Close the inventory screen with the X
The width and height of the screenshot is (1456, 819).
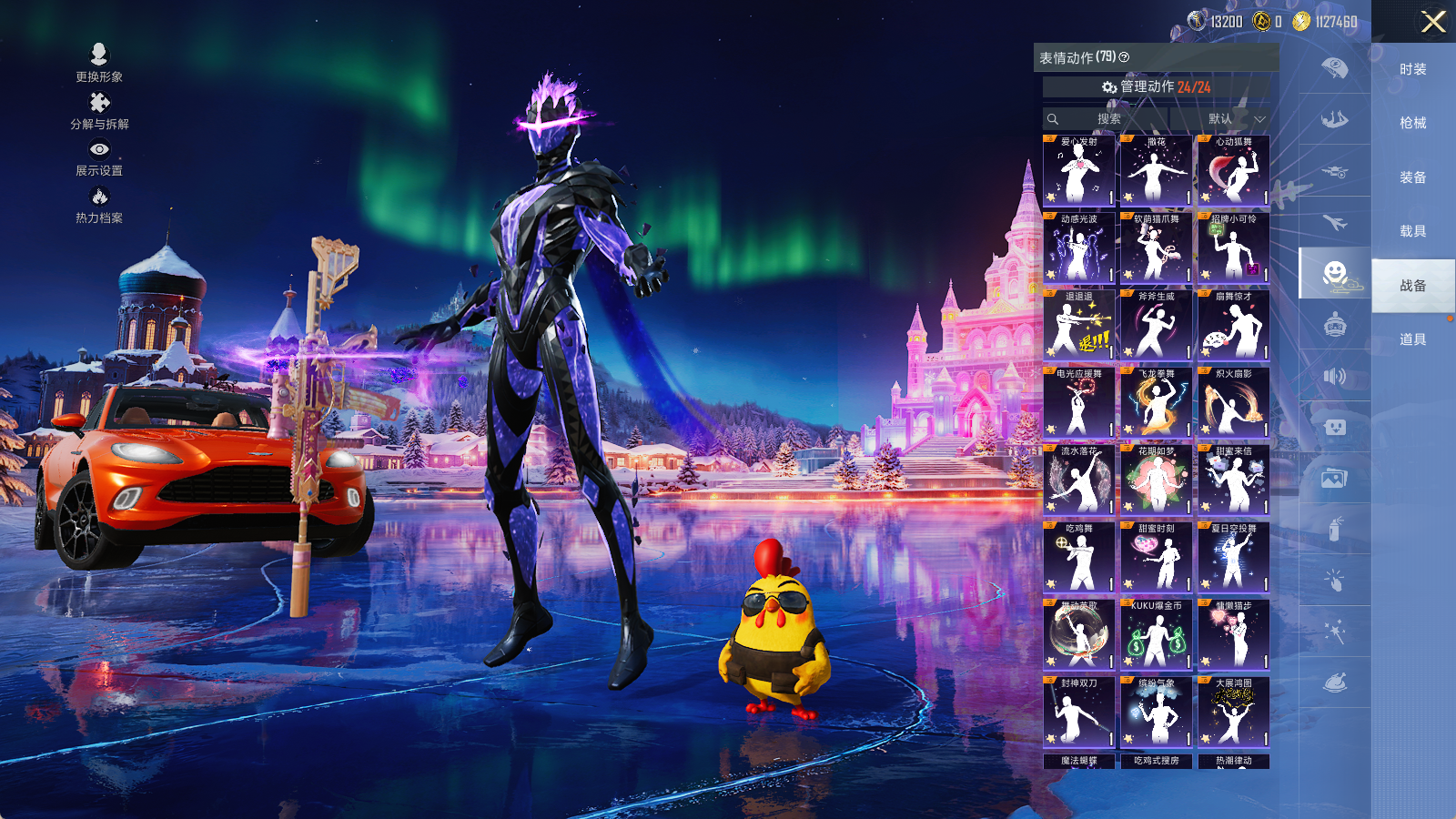click(1433, 22)
